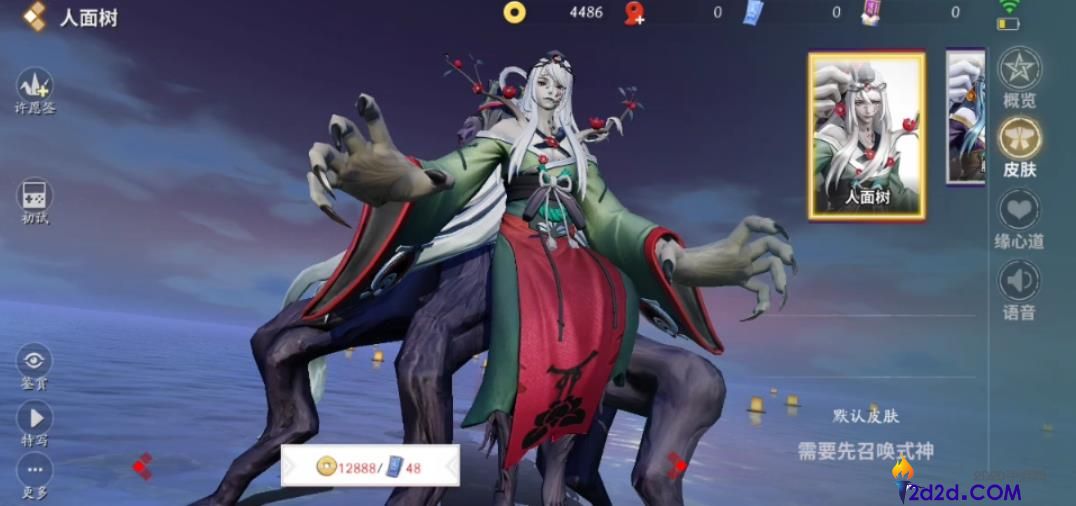
Task: Go back using the 人面树 title arrow
Action: coord(35,16)
